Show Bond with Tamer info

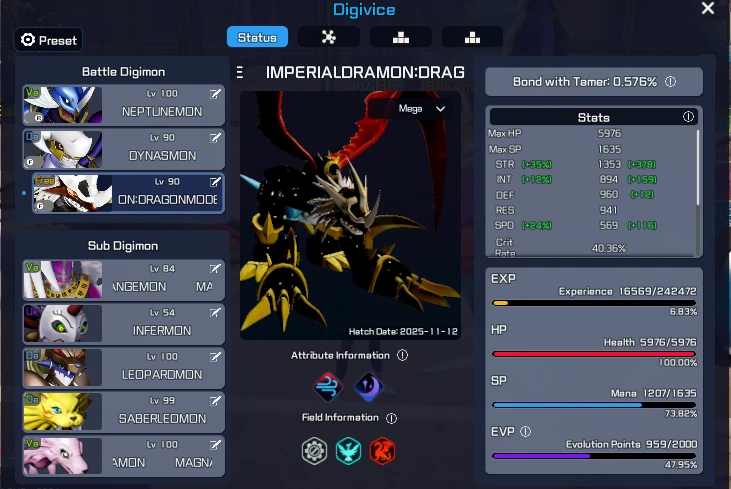(x=670, y=82)
